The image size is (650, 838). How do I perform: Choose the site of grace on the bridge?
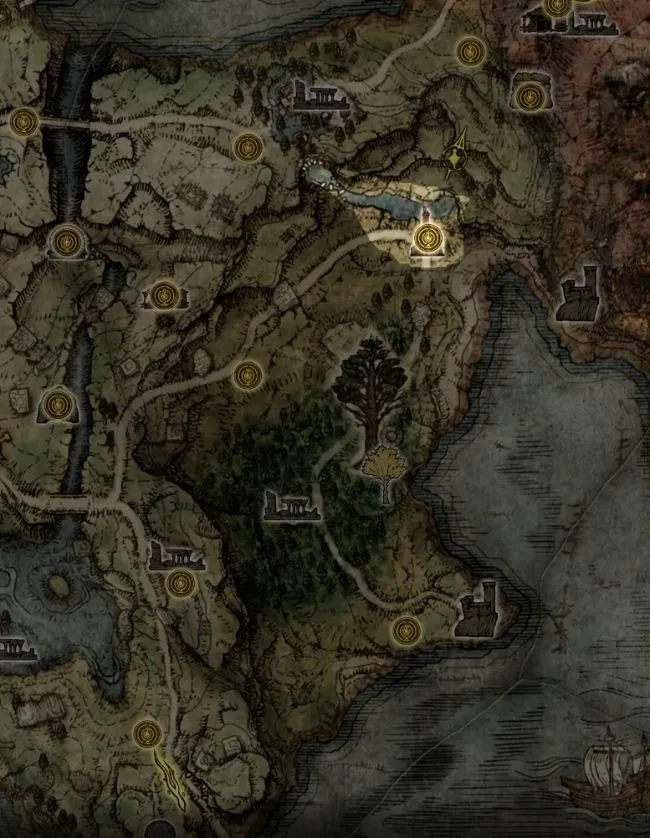pyautogui.click(x=24, y=122)
